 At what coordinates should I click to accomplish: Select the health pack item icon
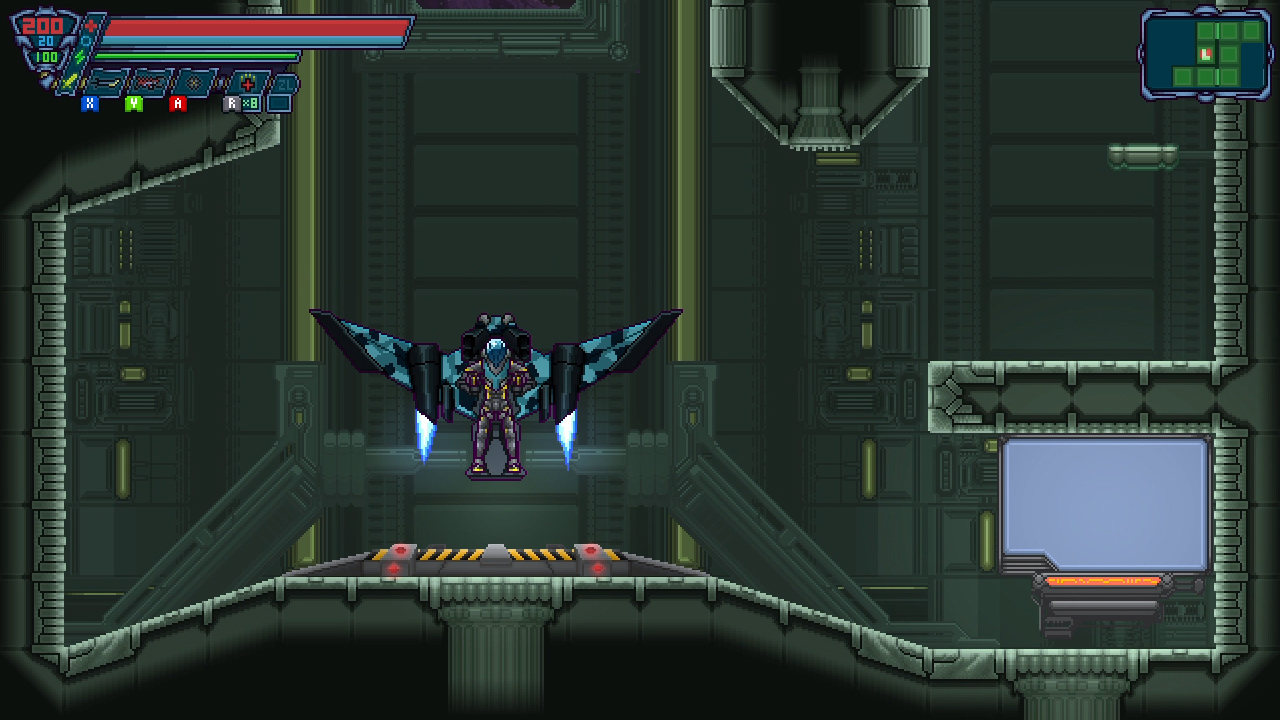pyautogui.click(x=248, y=83)
